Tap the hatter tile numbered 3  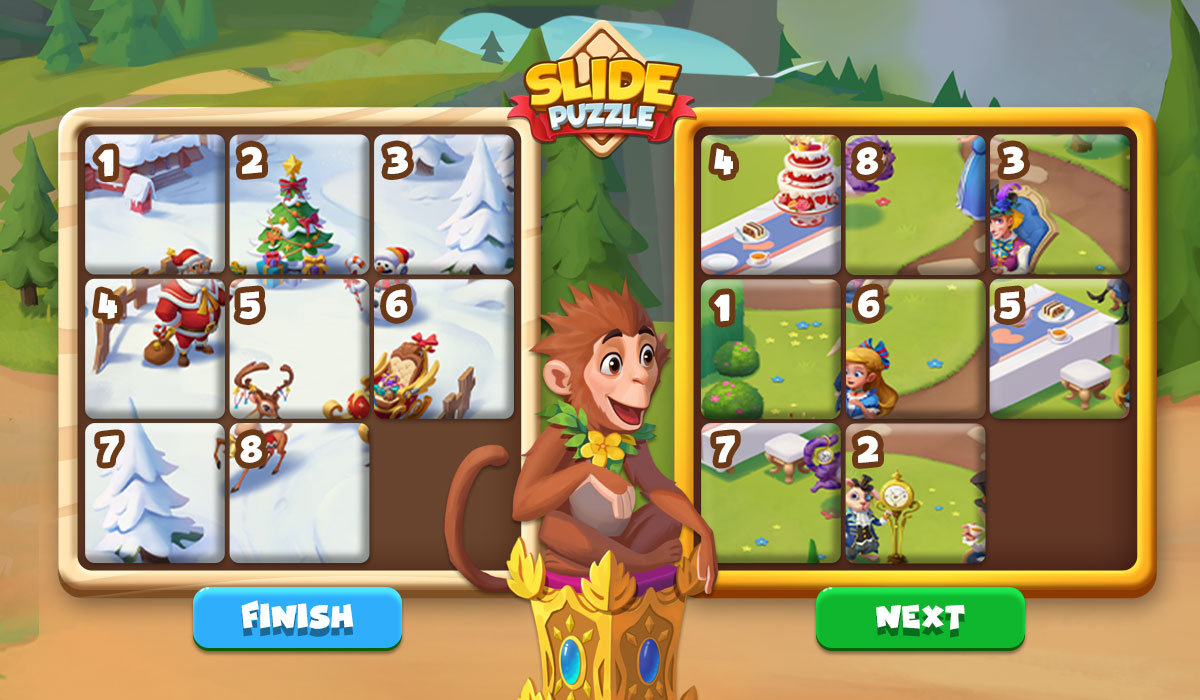pyautogui.click(x=1059, y=204)
